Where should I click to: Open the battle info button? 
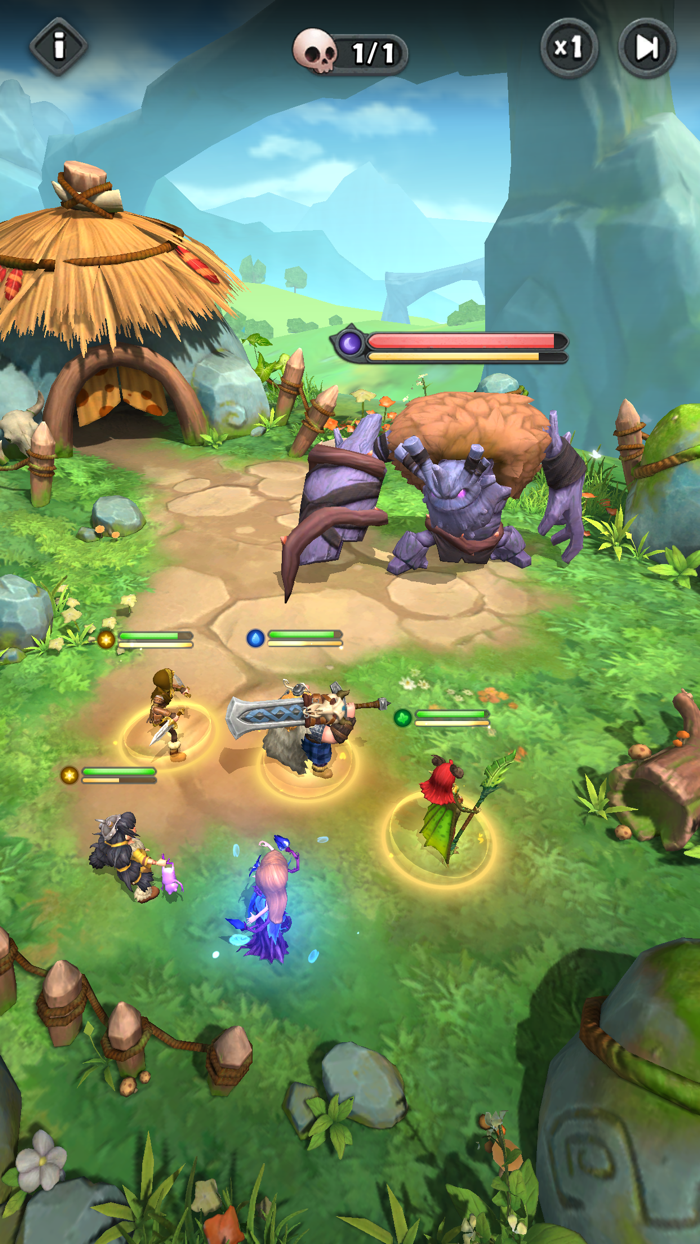coord(59,46)
